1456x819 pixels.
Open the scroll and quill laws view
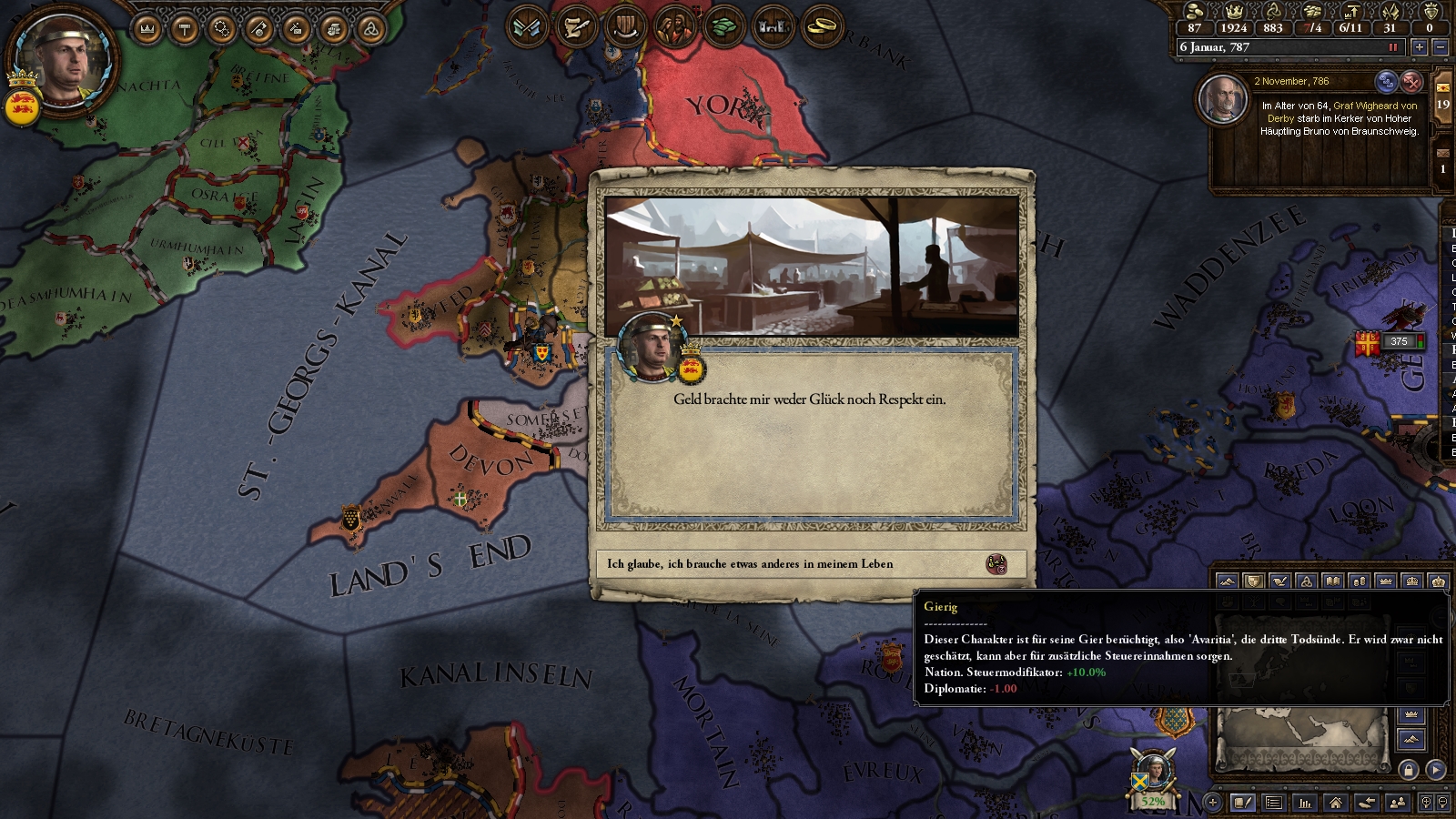pos(576,27)
